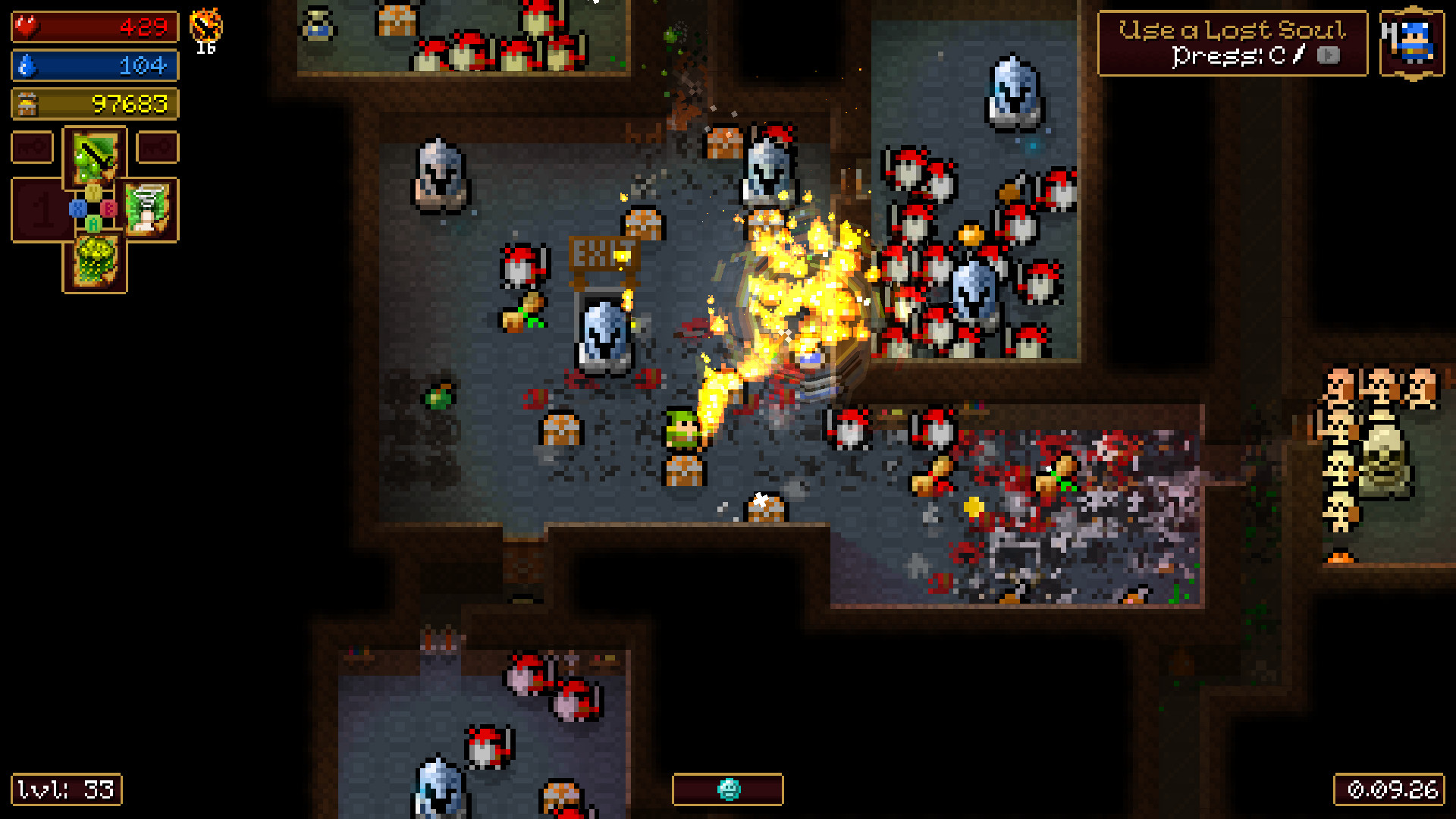
Task: Click the health bar to check HP value
Action: (95, 26)
